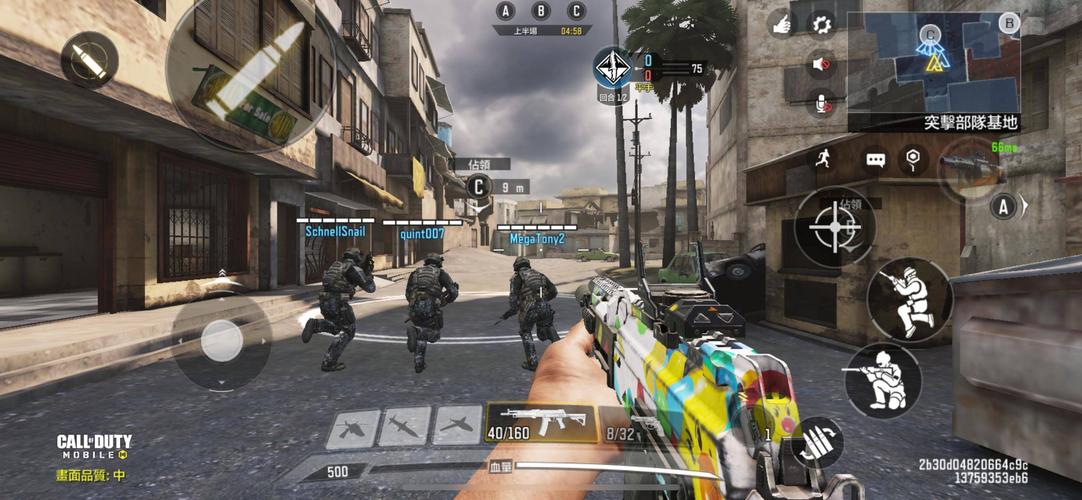Toggle the sprint running-man icon
The width and height of the screenshot is (1082, 500).
823,158
